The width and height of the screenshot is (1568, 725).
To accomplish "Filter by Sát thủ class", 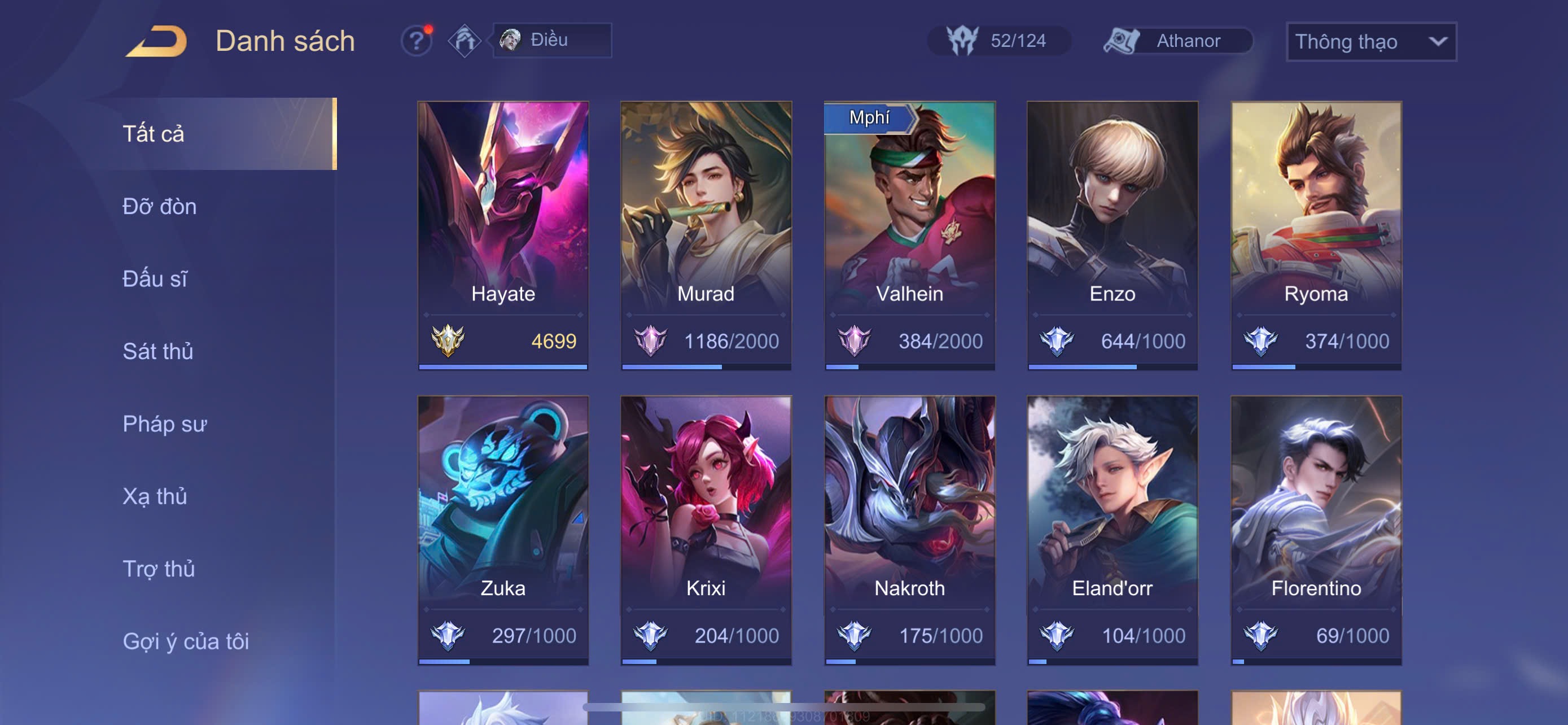I will tap(157, 351).
